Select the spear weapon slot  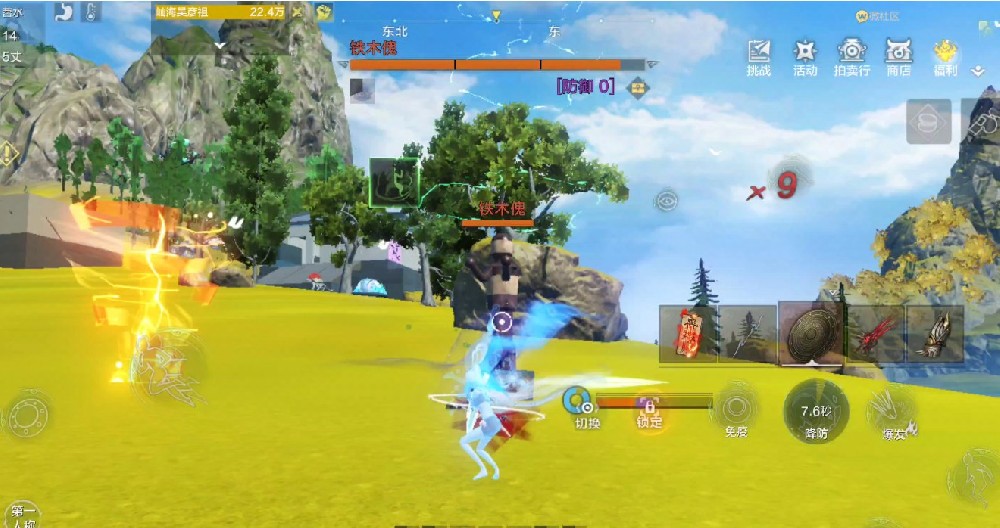click(747, 334)
